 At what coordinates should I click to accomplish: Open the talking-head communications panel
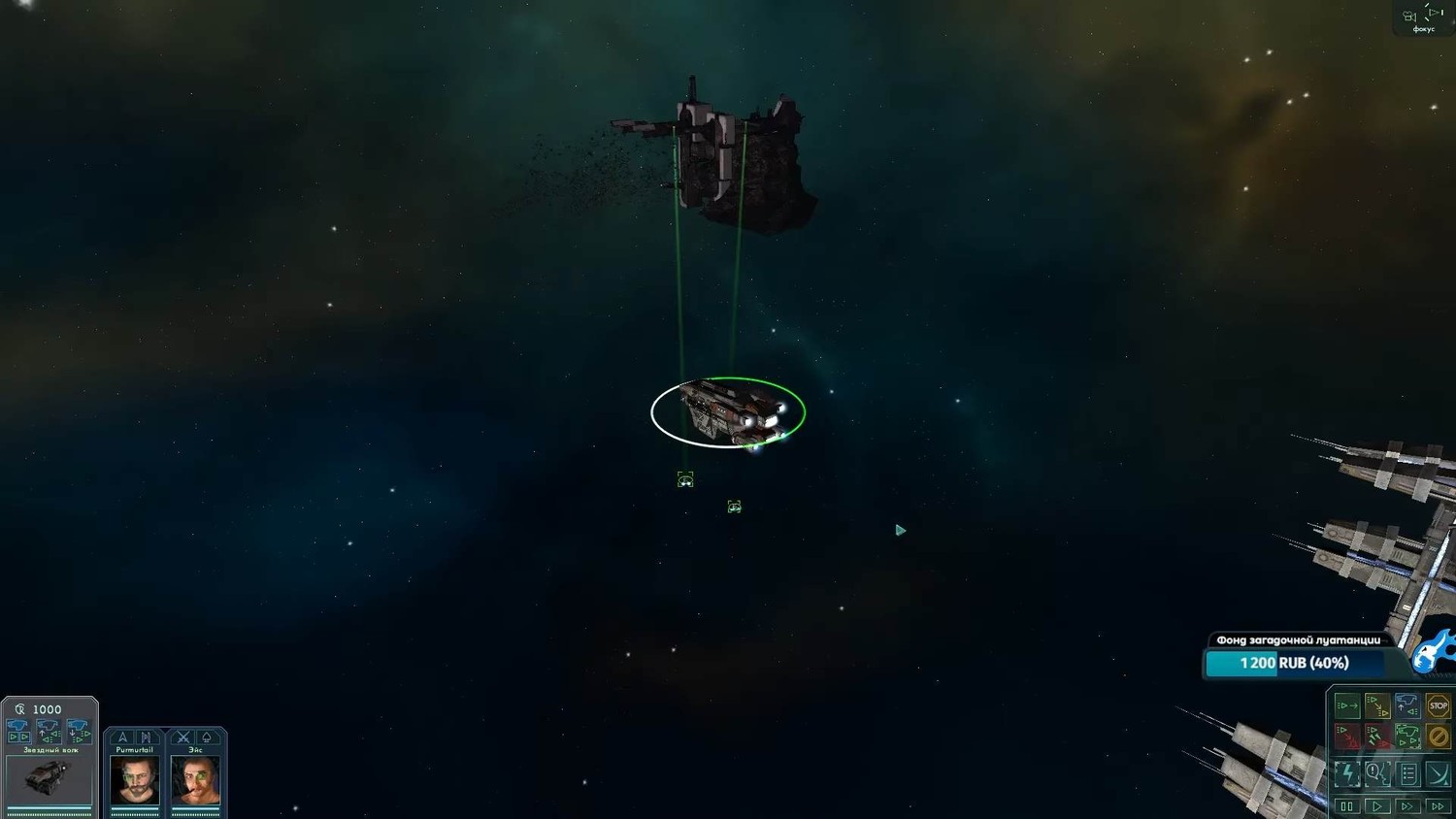(1376, 773)
